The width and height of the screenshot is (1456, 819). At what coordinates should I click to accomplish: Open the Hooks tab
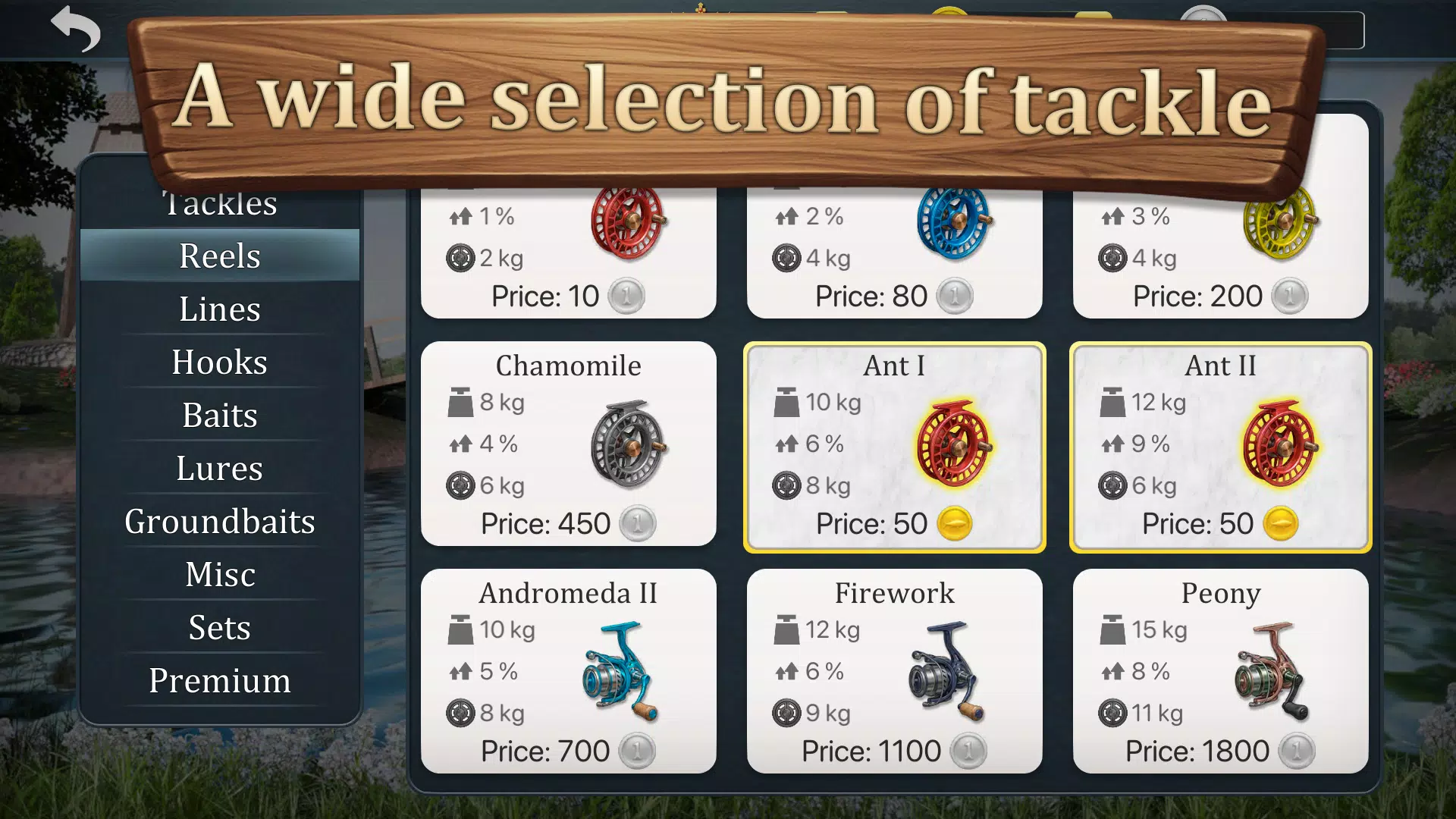click(x=219, y=362)
